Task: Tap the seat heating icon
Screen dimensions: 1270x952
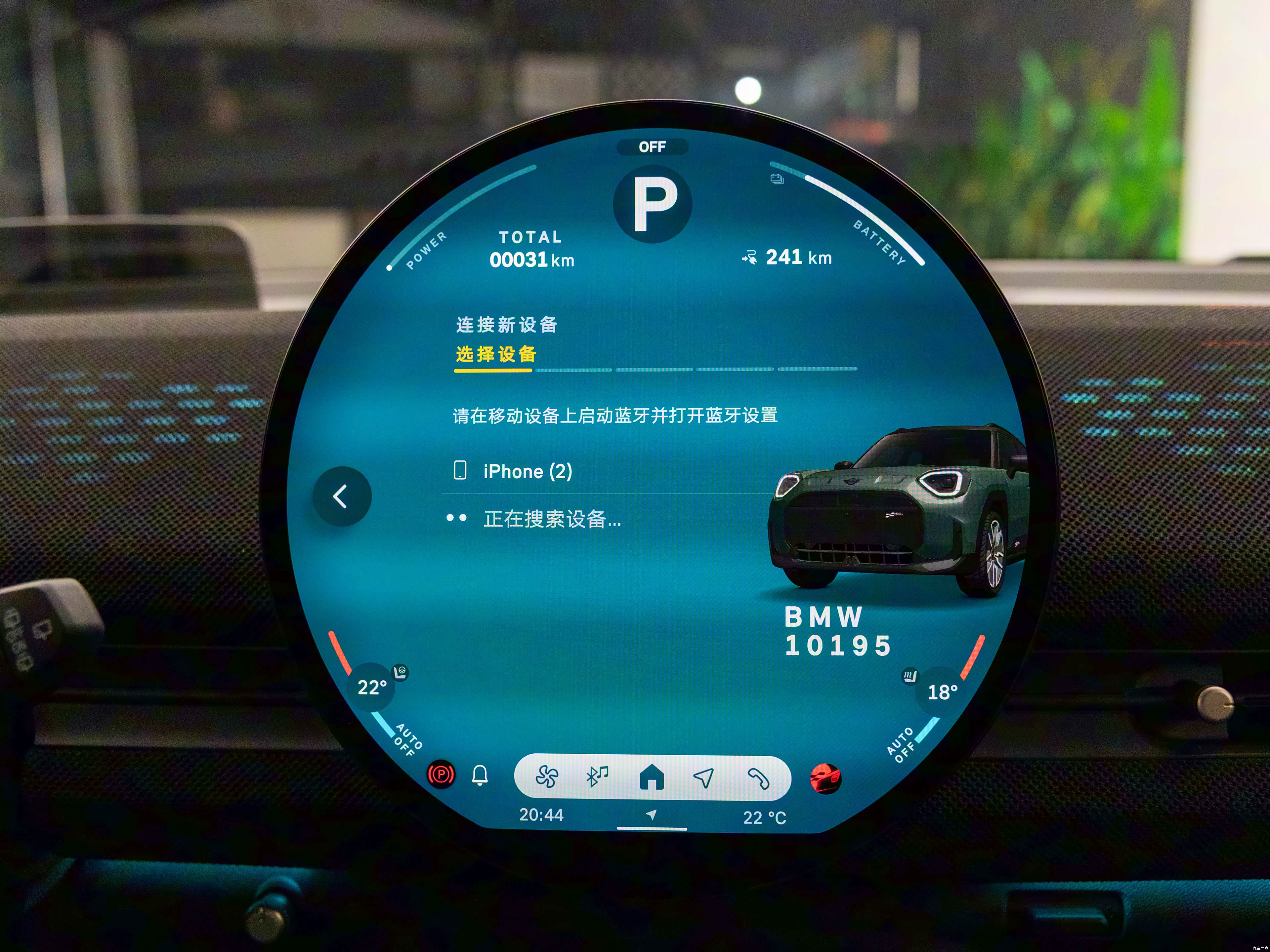Action: coord(910,677)
